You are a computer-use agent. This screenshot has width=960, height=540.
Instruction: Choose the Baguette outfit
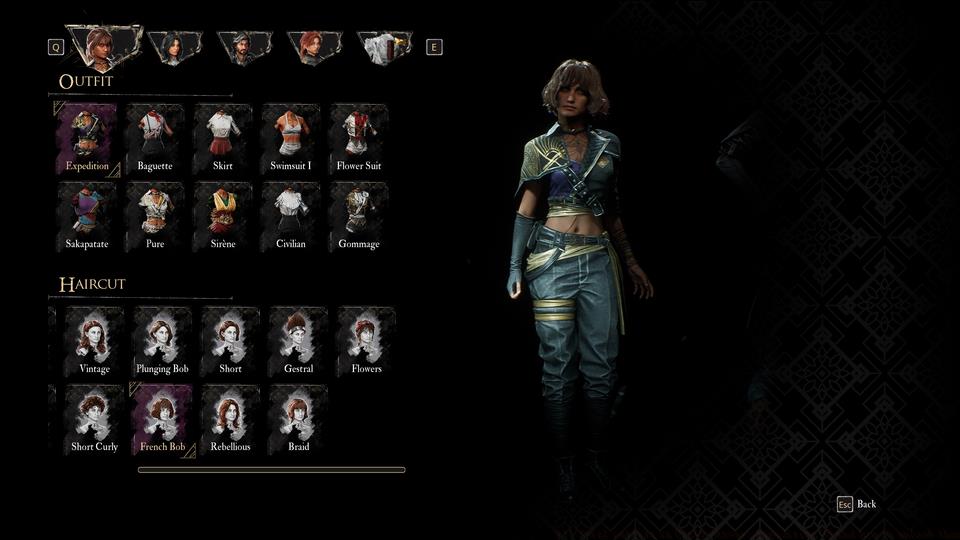click(x=155, y=139)
